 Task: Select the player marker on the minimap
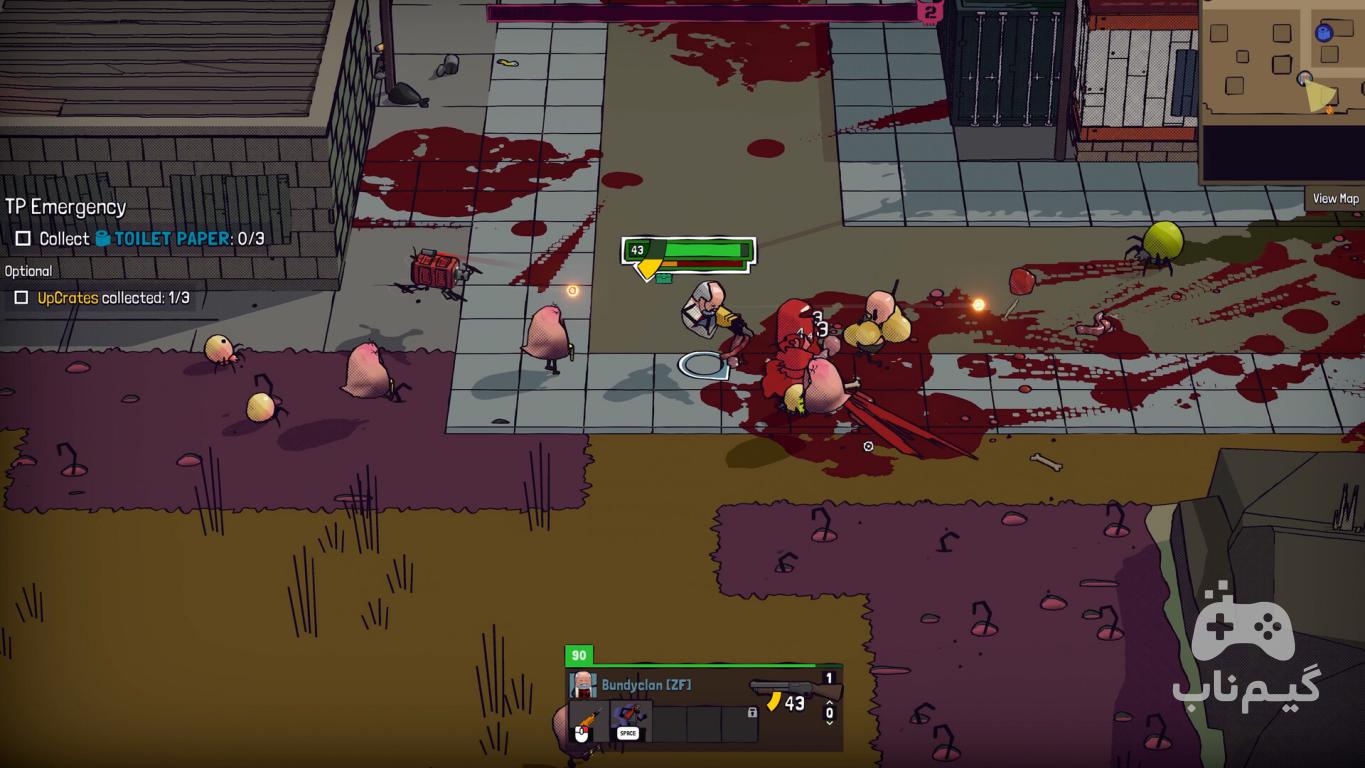tap(1305, 78)
